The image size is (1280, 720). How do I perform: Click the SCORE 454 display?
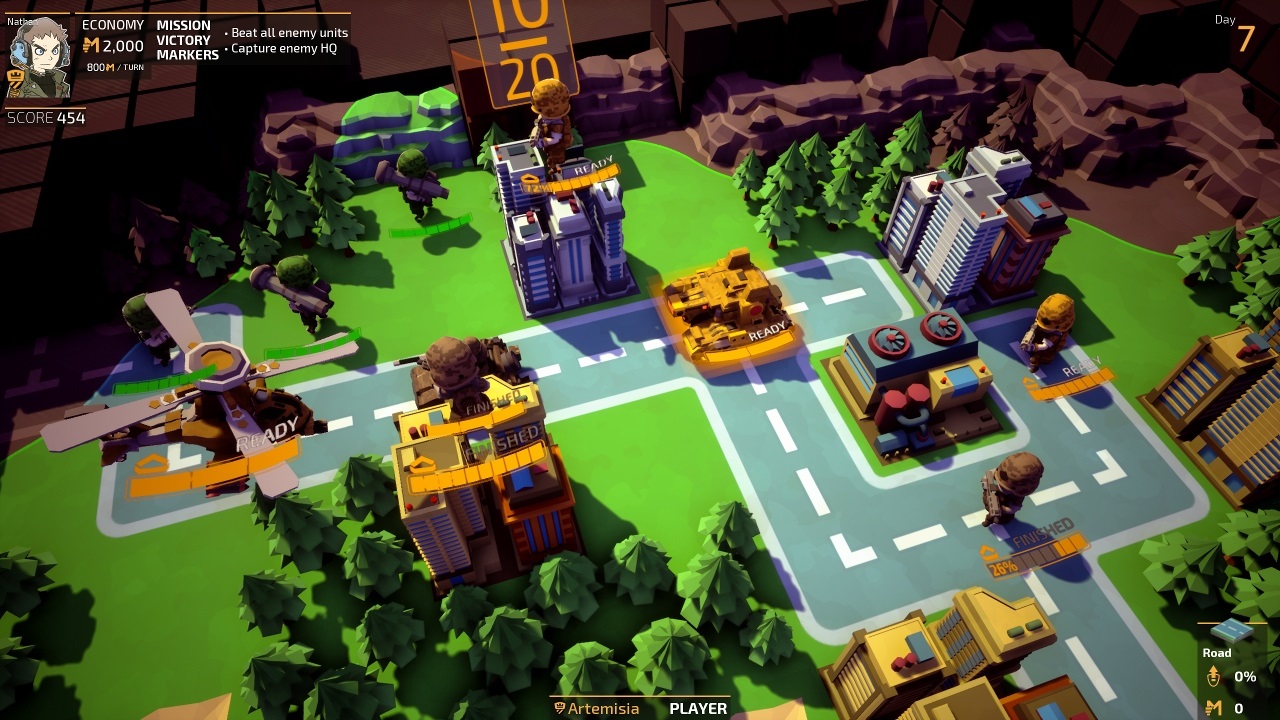click(x=45, y=117)
